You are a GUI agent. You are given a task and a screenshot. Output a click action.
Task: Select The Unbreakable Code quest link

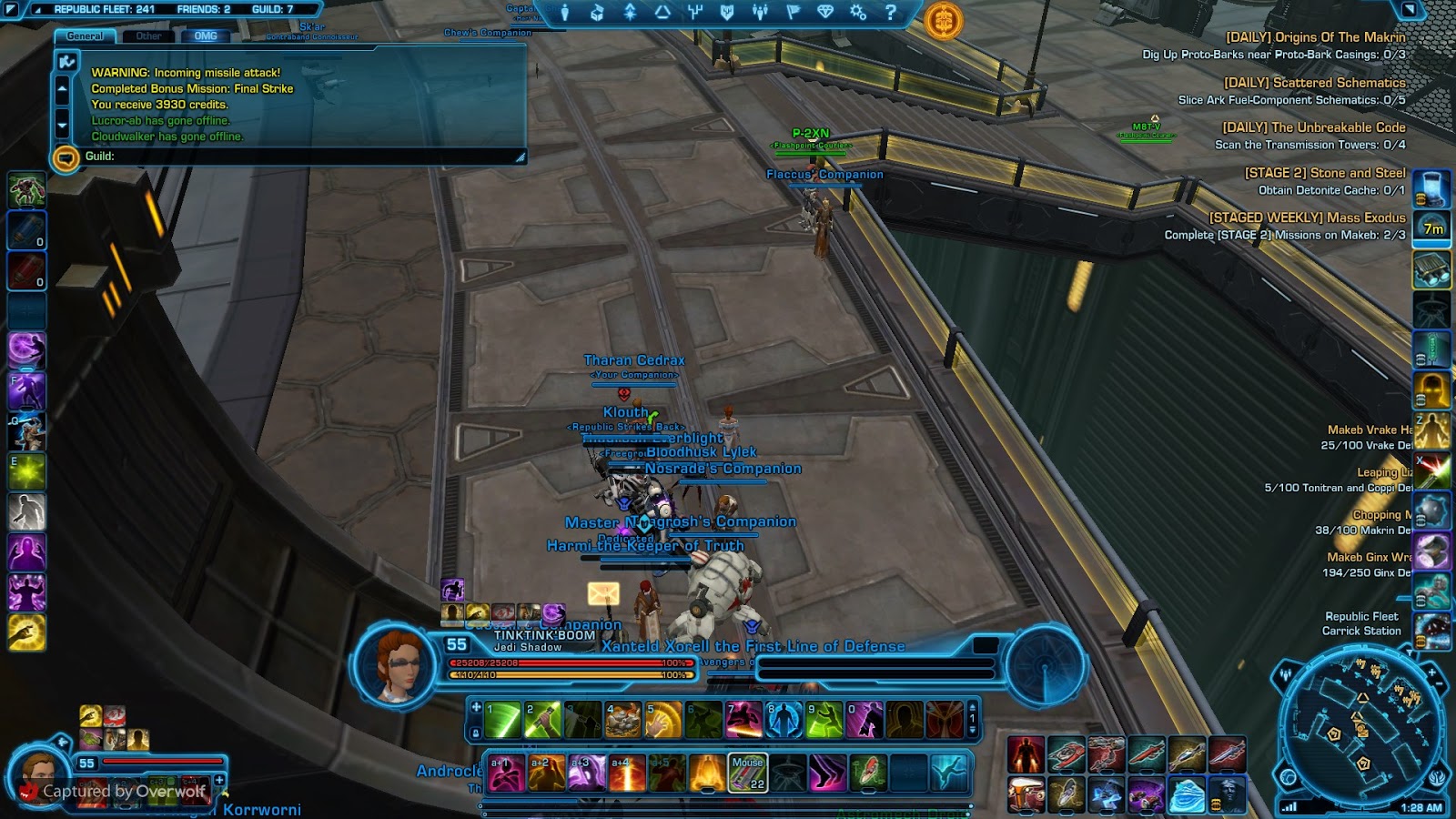(x=1313, y=127)
